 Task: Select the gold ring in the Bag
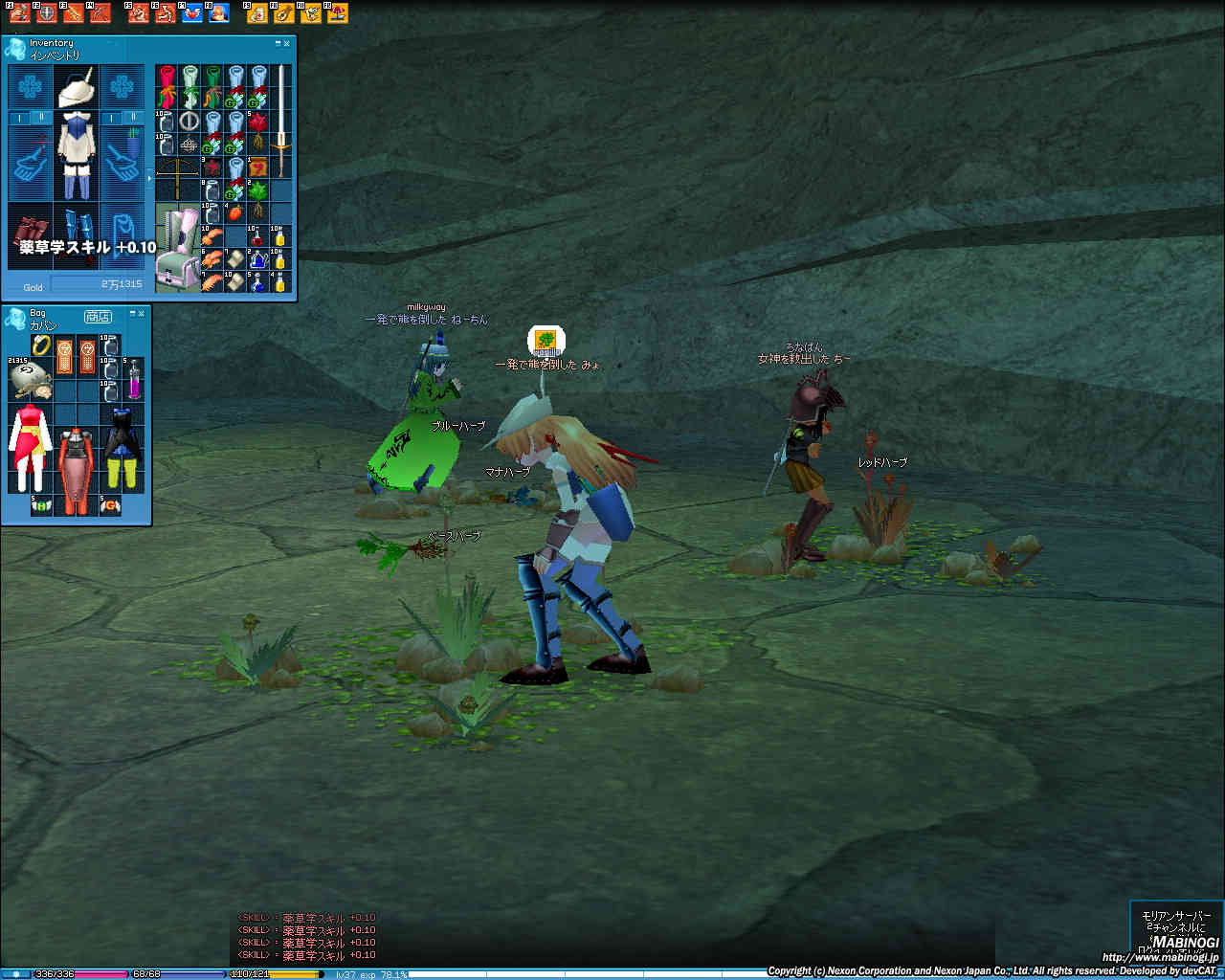tap(41, 345)
